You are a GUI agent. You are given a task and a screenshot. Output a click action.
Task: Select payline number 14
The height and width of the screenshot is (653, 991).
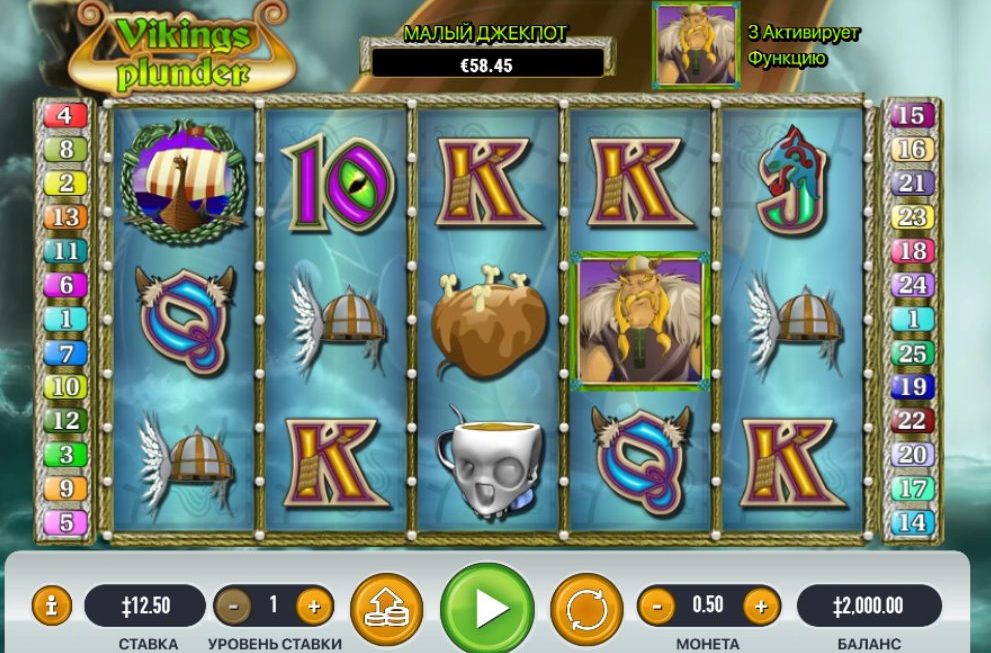tap(911, 523)
